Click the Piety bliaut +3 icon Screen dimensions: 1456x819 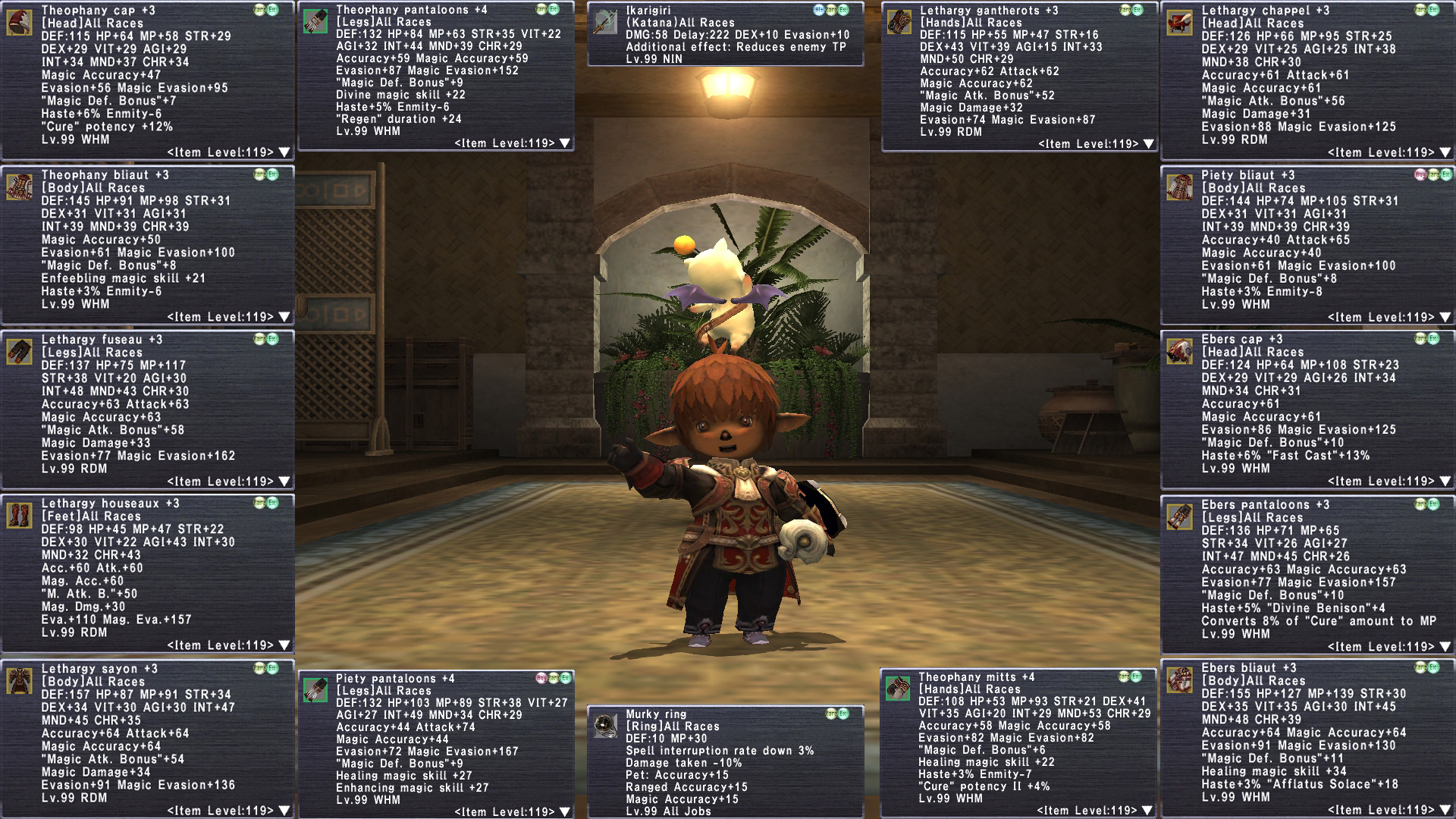1180,187
